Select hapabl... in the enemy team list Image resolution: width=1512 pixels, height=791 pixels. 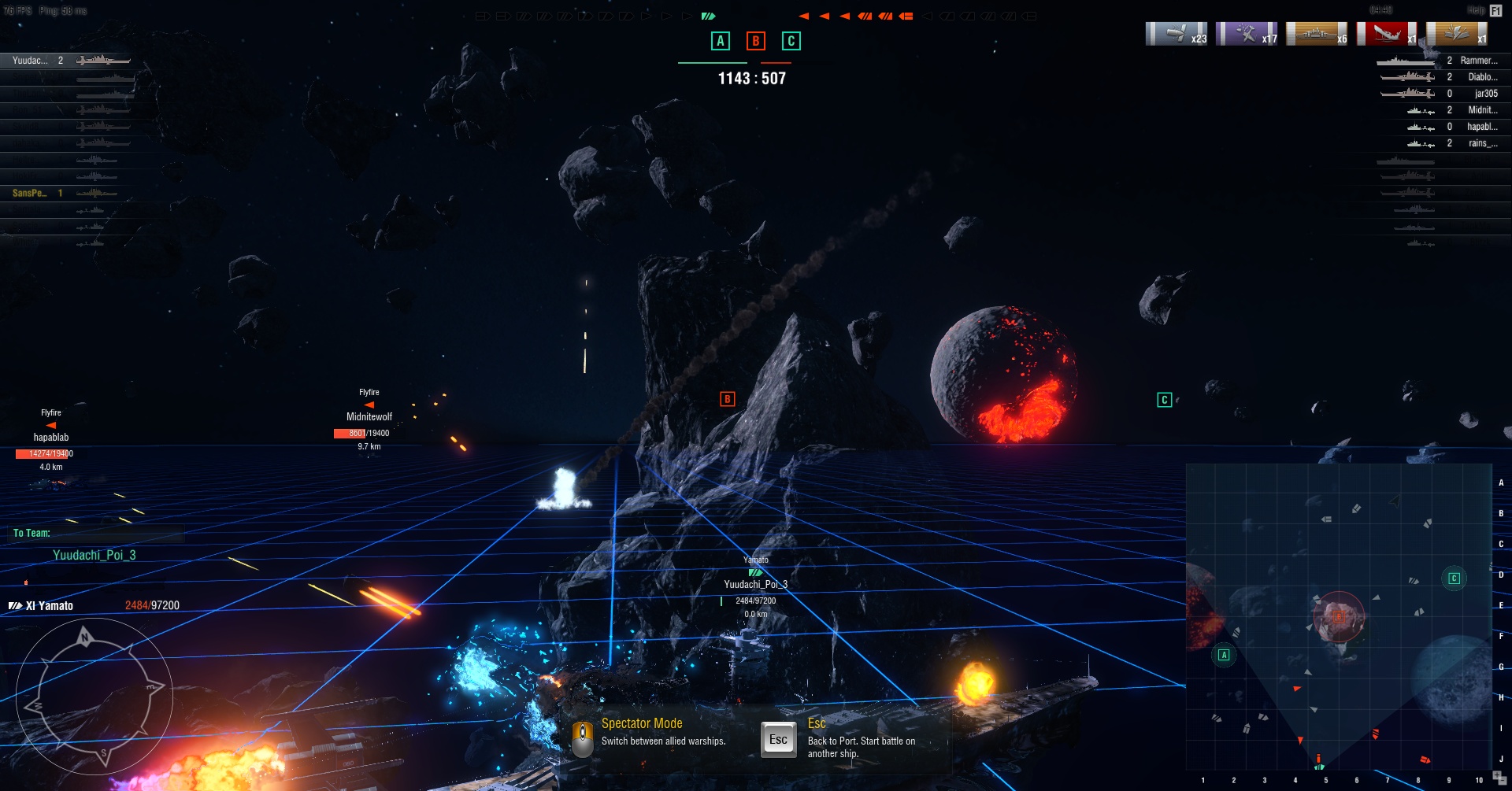click(x=1481, y=127)
